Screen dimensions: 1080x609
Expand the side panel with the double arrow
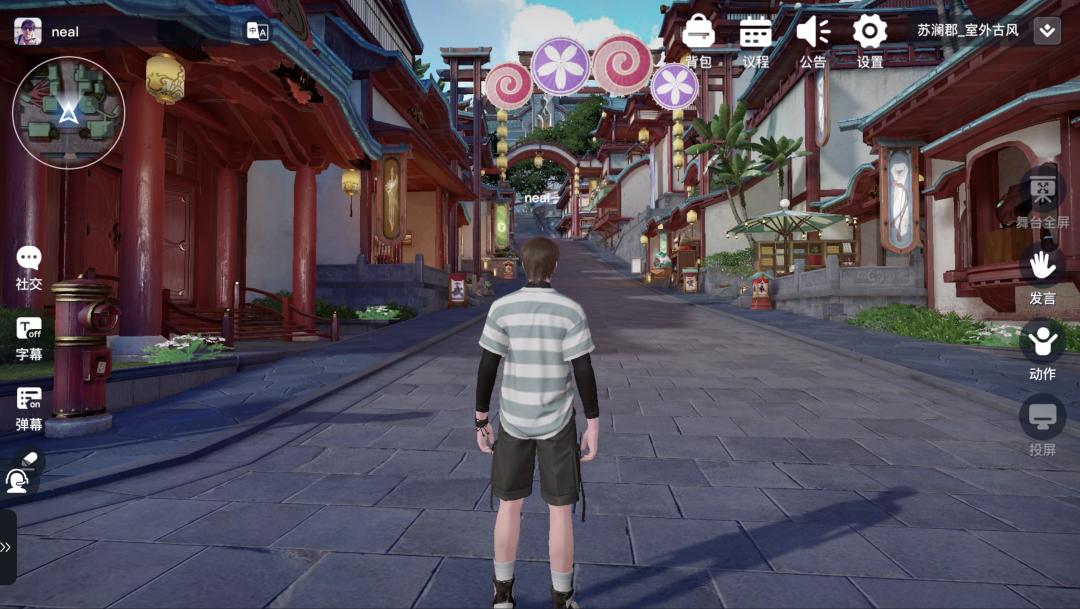tap(6, 547)
